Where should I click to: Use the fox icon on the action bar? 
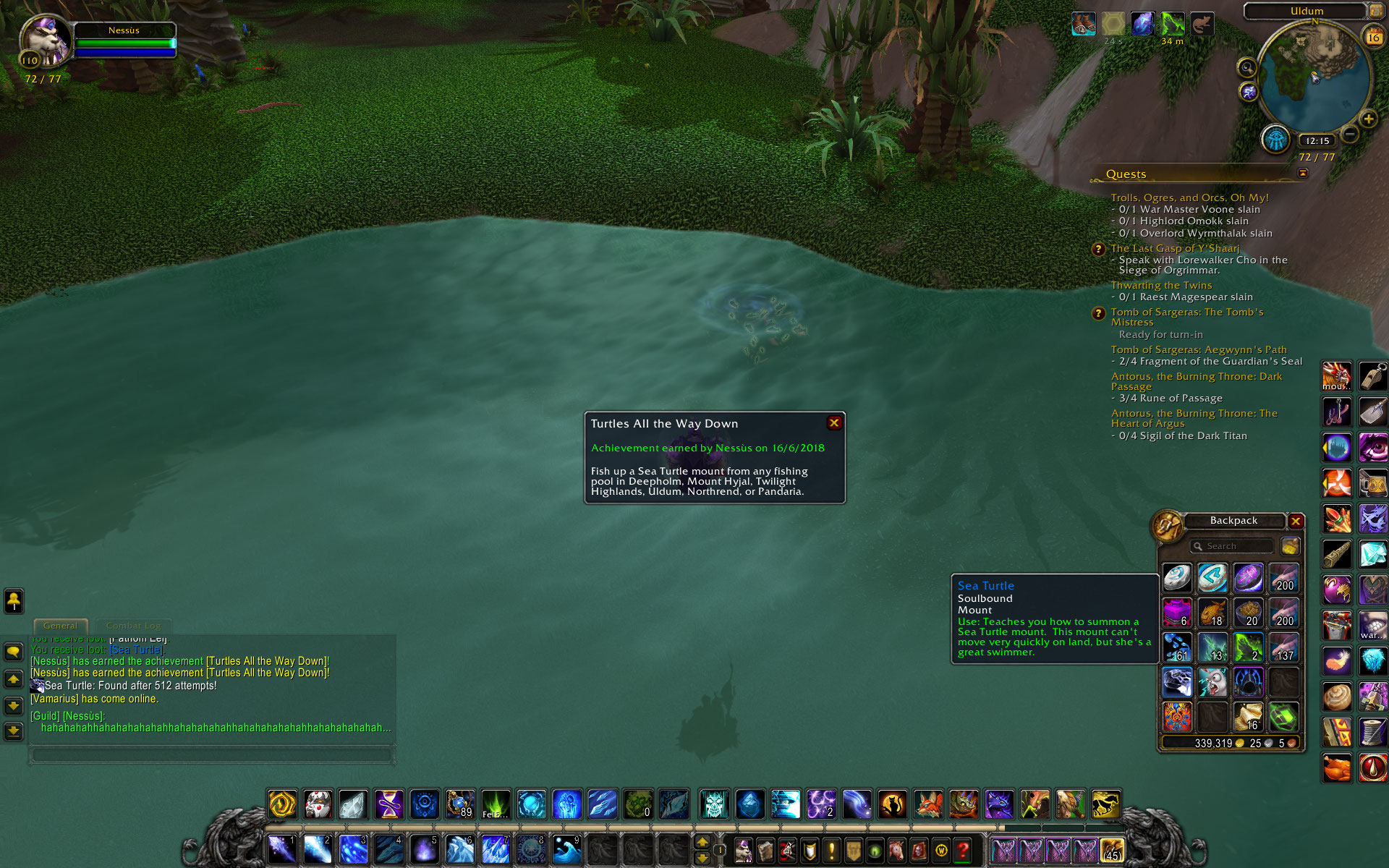tap(928, 804)
